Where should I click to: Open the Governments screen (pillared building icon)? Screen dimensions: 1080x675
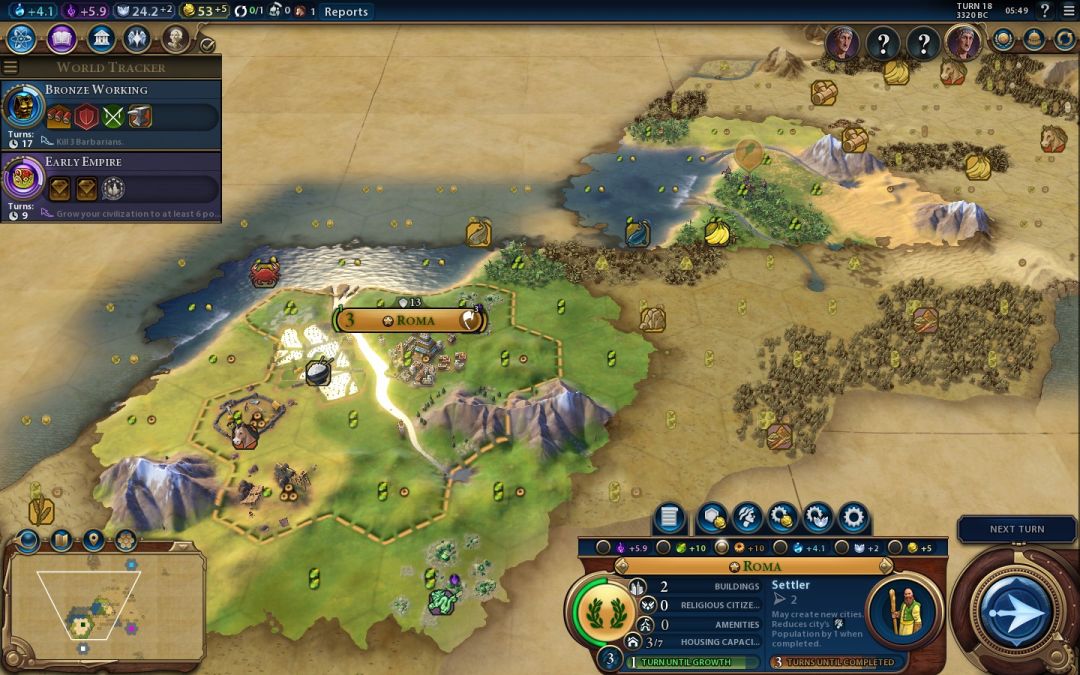point(99,39)
